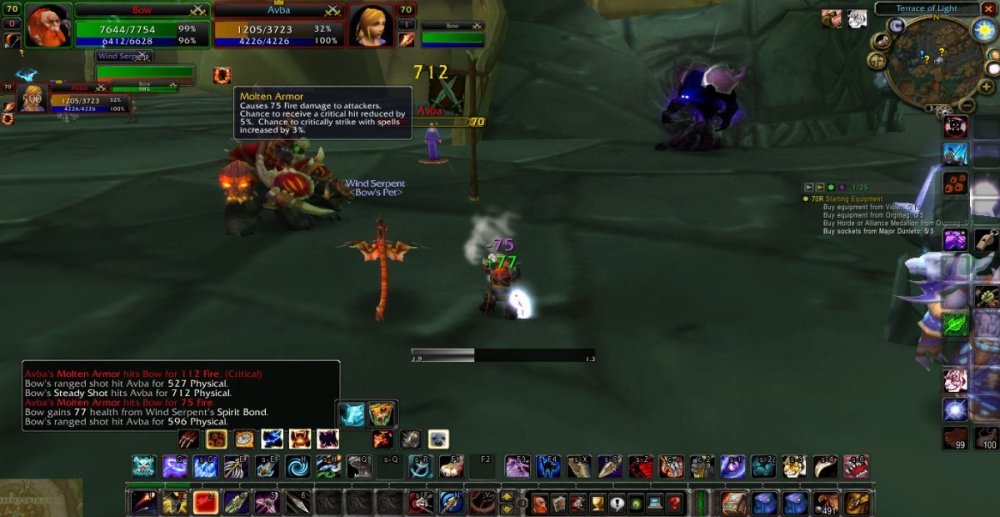Click the combat log chat window
This screenshot has width=1000, height=517.
(x=180, y=395)
